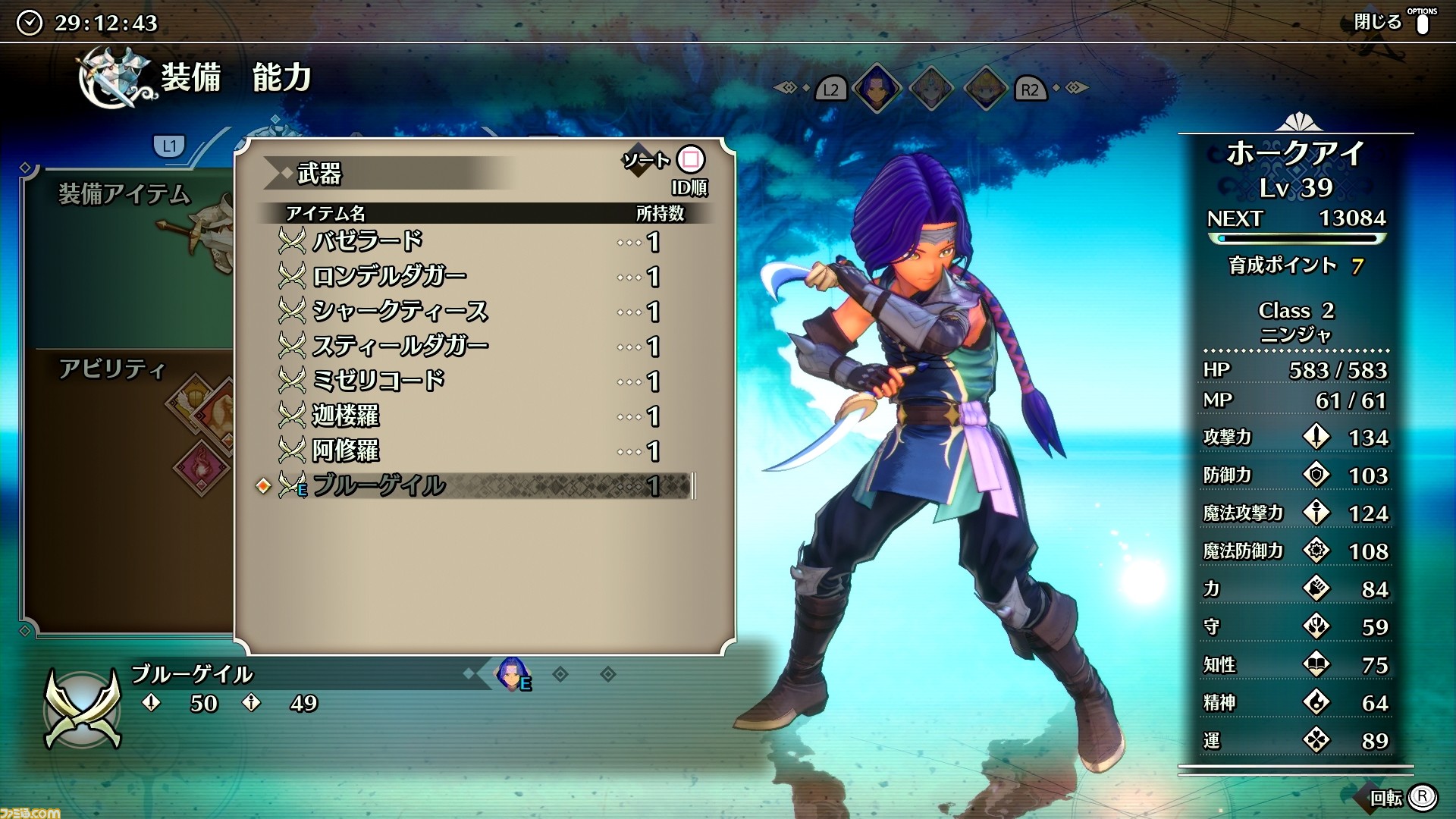This screenshot has height=819, width=1456.
Task: Pick the スティールダガー entry
Action: (470, 347)
